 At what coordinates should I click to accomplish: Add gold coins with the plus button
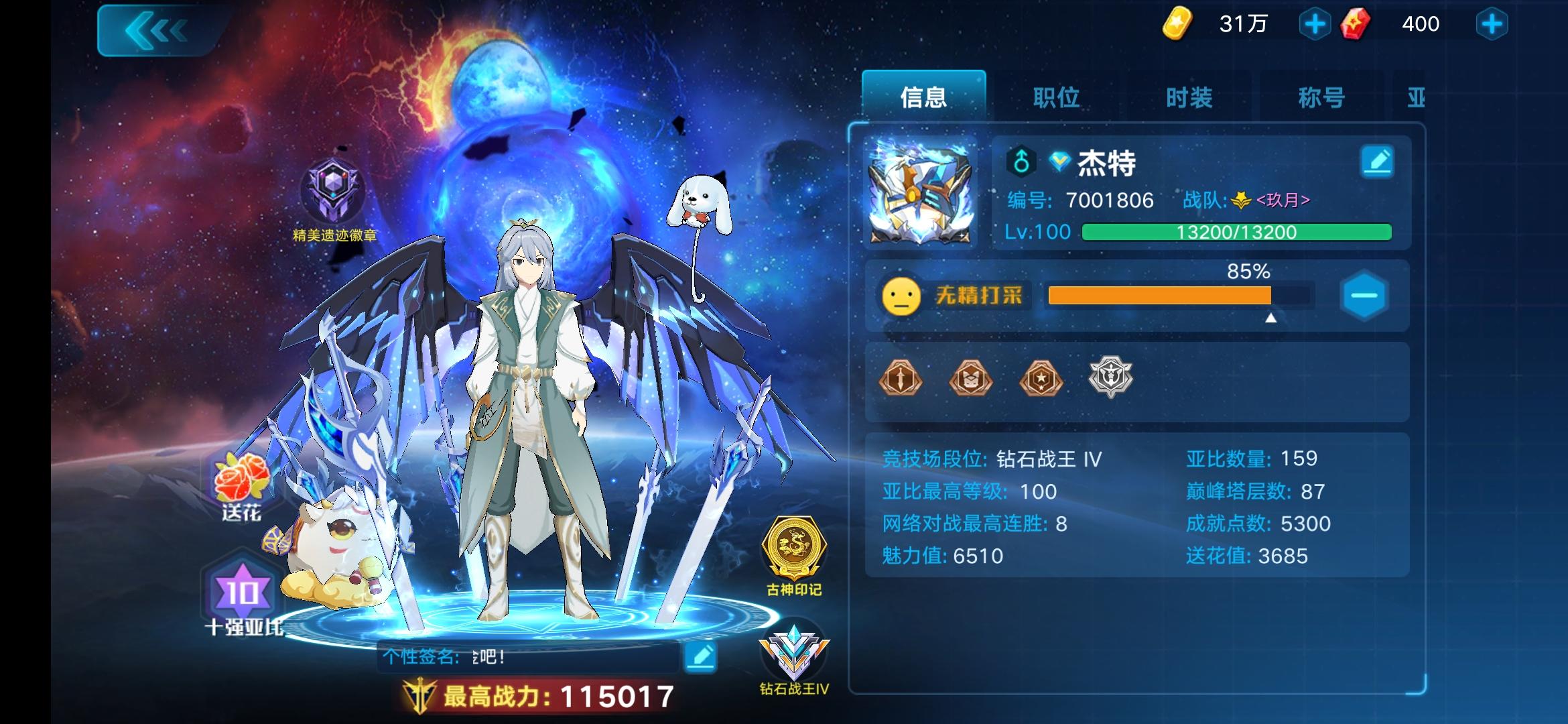point(1316,24)
